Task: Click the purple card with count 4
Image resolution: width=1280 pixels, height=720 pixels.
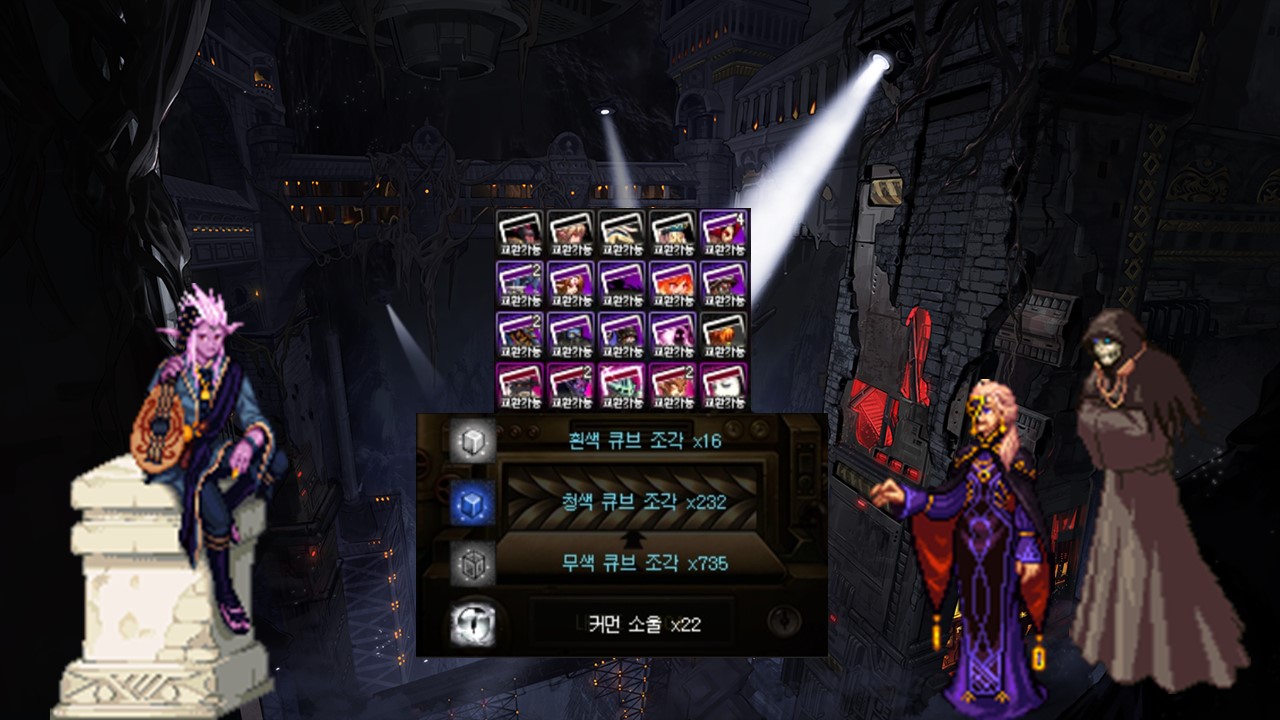Action: point(724,234)
